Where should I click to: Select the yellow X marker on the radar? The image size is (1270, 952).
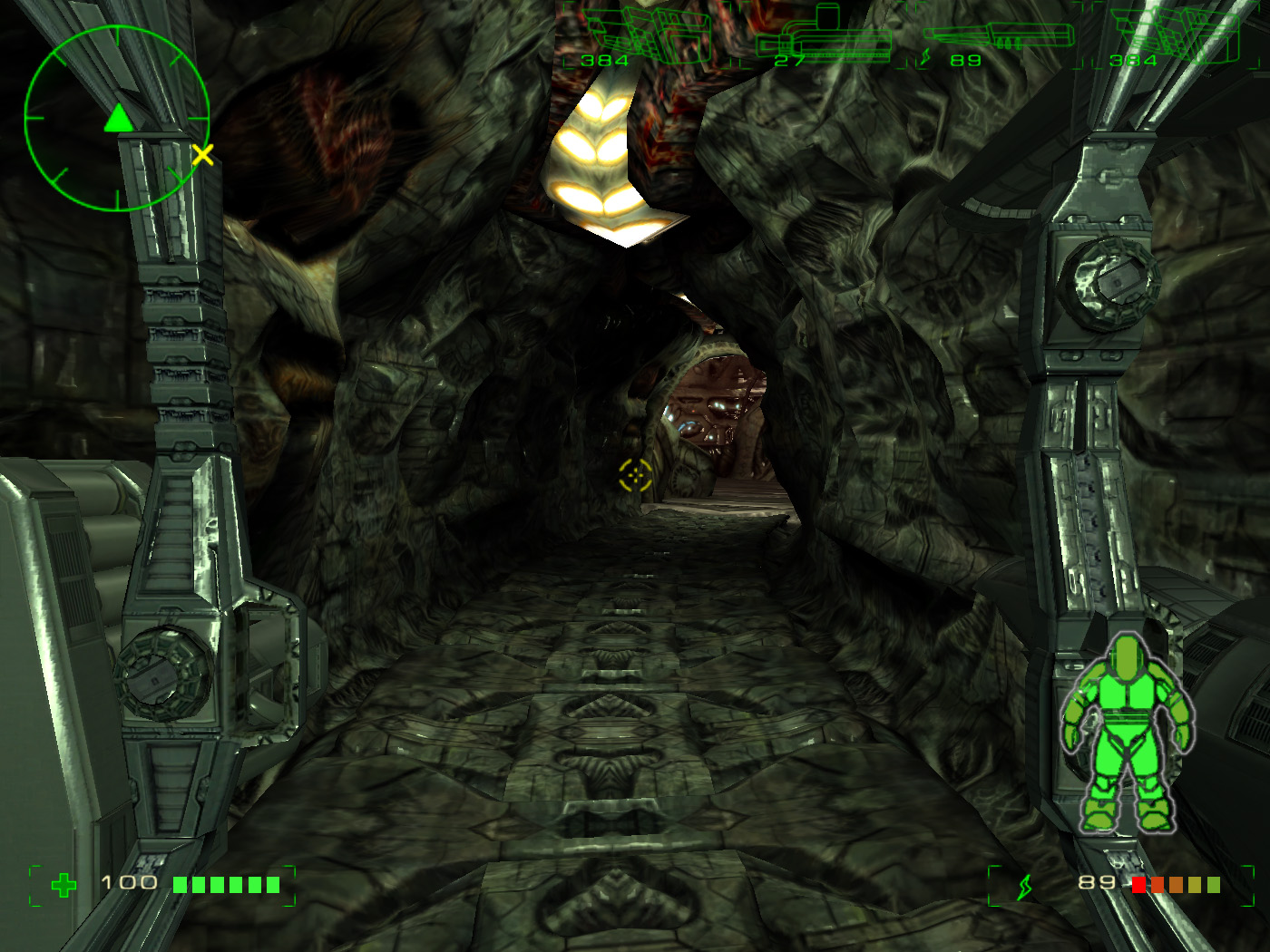click(202, 155)
